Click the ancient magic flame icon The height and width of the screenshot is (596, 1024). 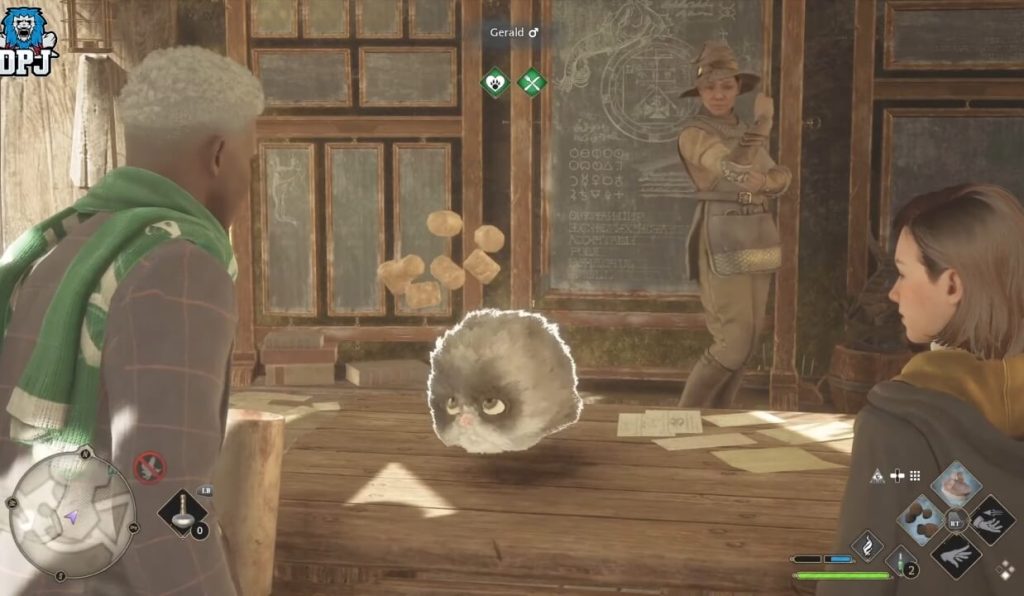click(x=866, y=546)
